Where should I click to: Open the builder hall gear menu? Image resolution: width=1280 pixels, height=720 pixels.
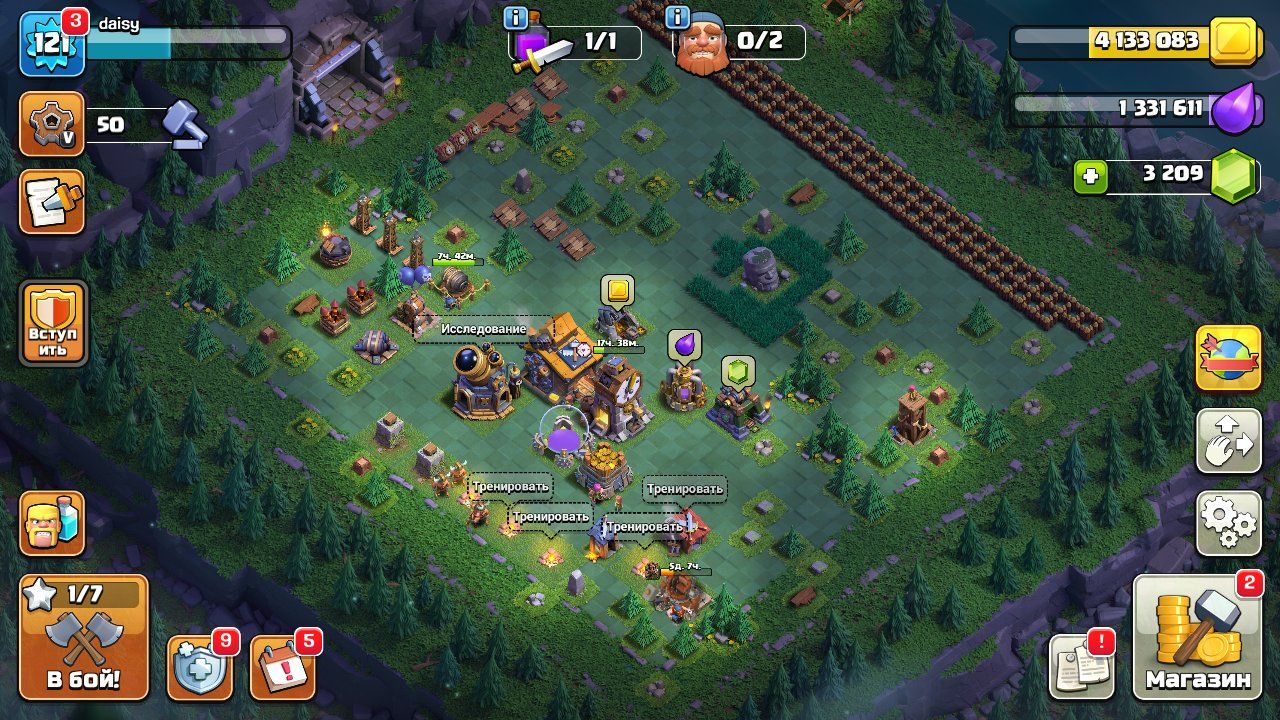(x=52, y=125)
